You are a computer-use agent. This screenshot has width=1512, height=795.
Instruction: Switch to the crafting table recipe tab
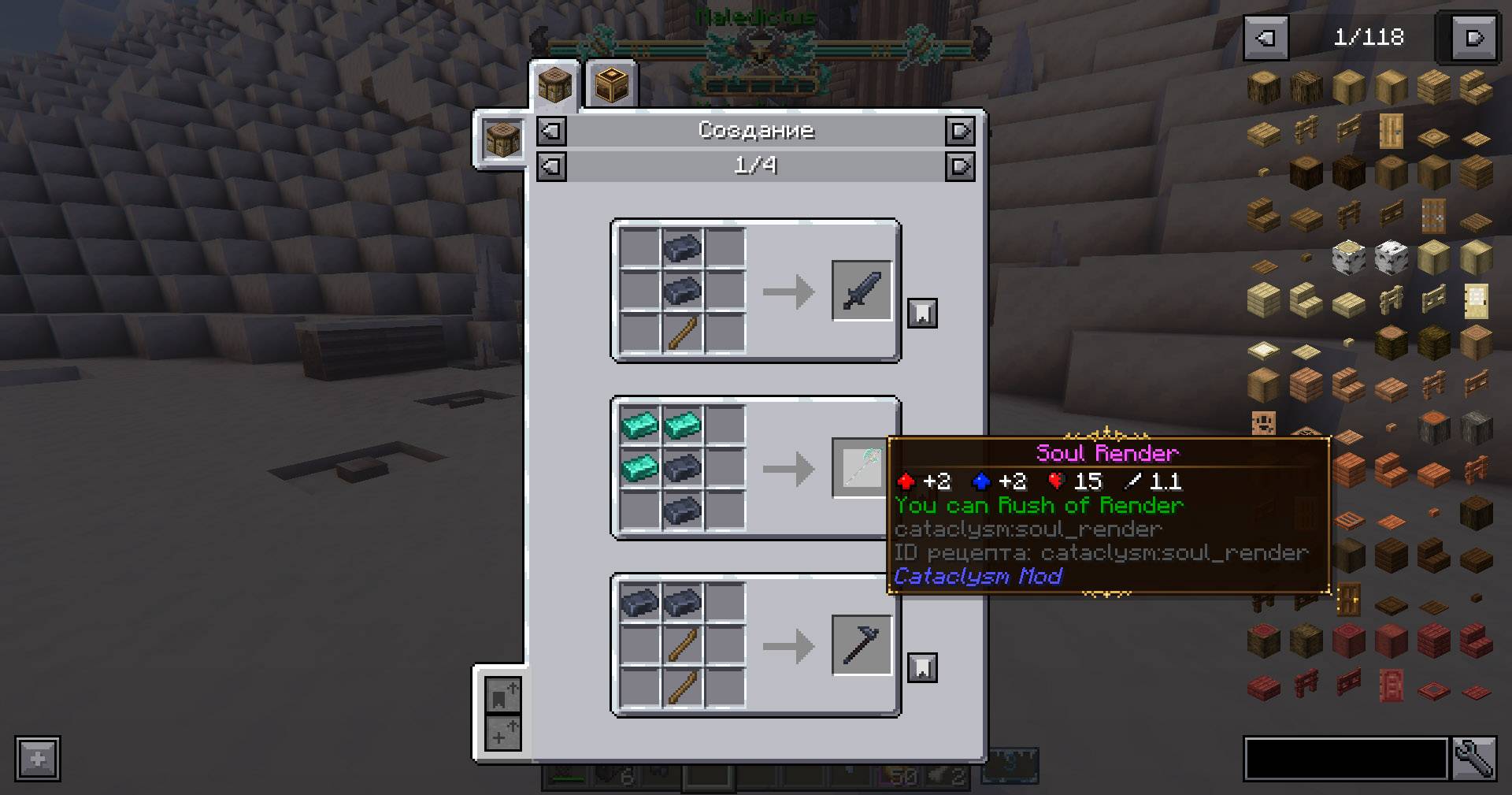(x=554, y=85)
